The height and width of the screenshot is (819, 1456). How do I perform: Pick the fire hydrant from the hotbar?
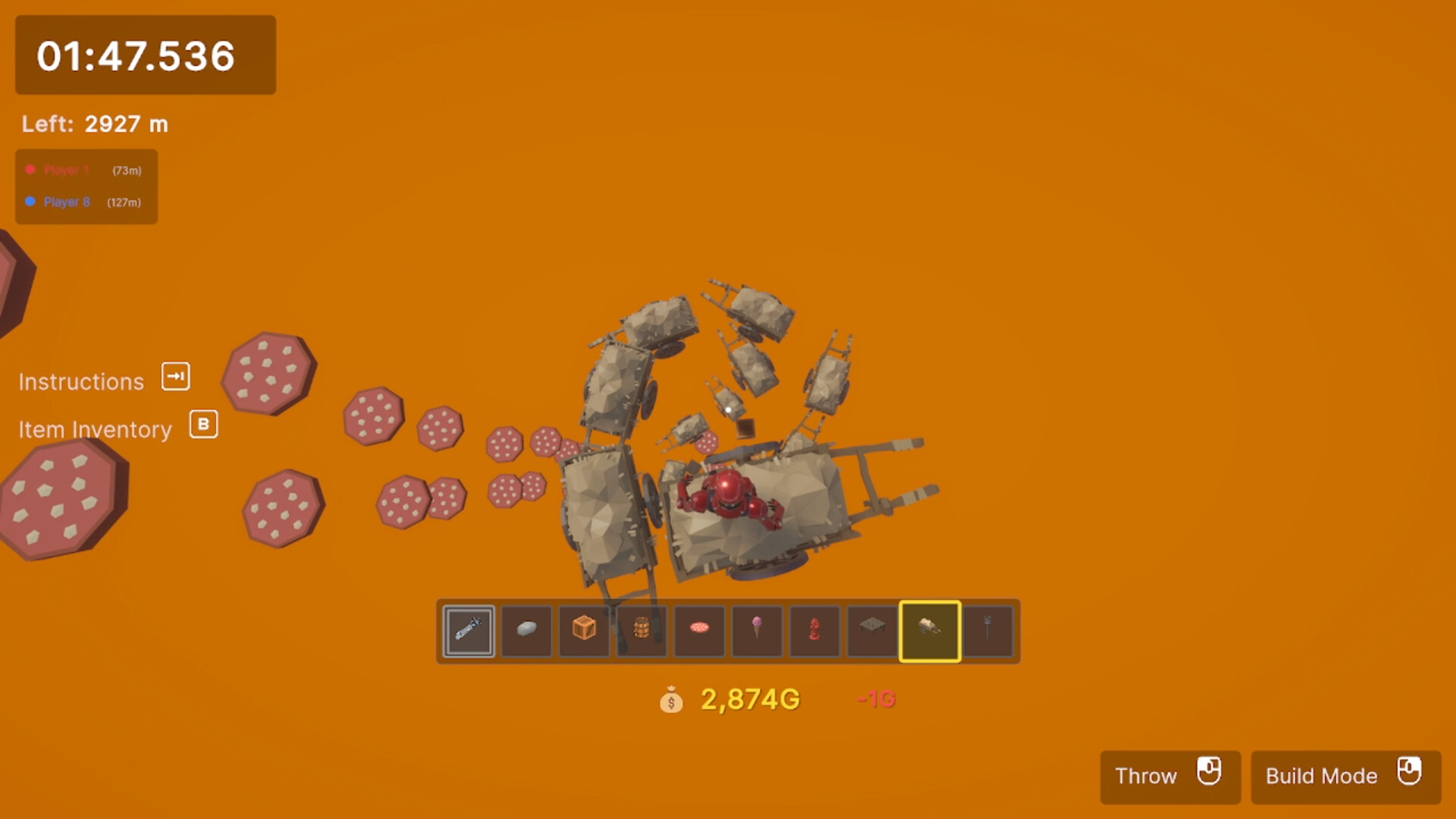[814, 631]
